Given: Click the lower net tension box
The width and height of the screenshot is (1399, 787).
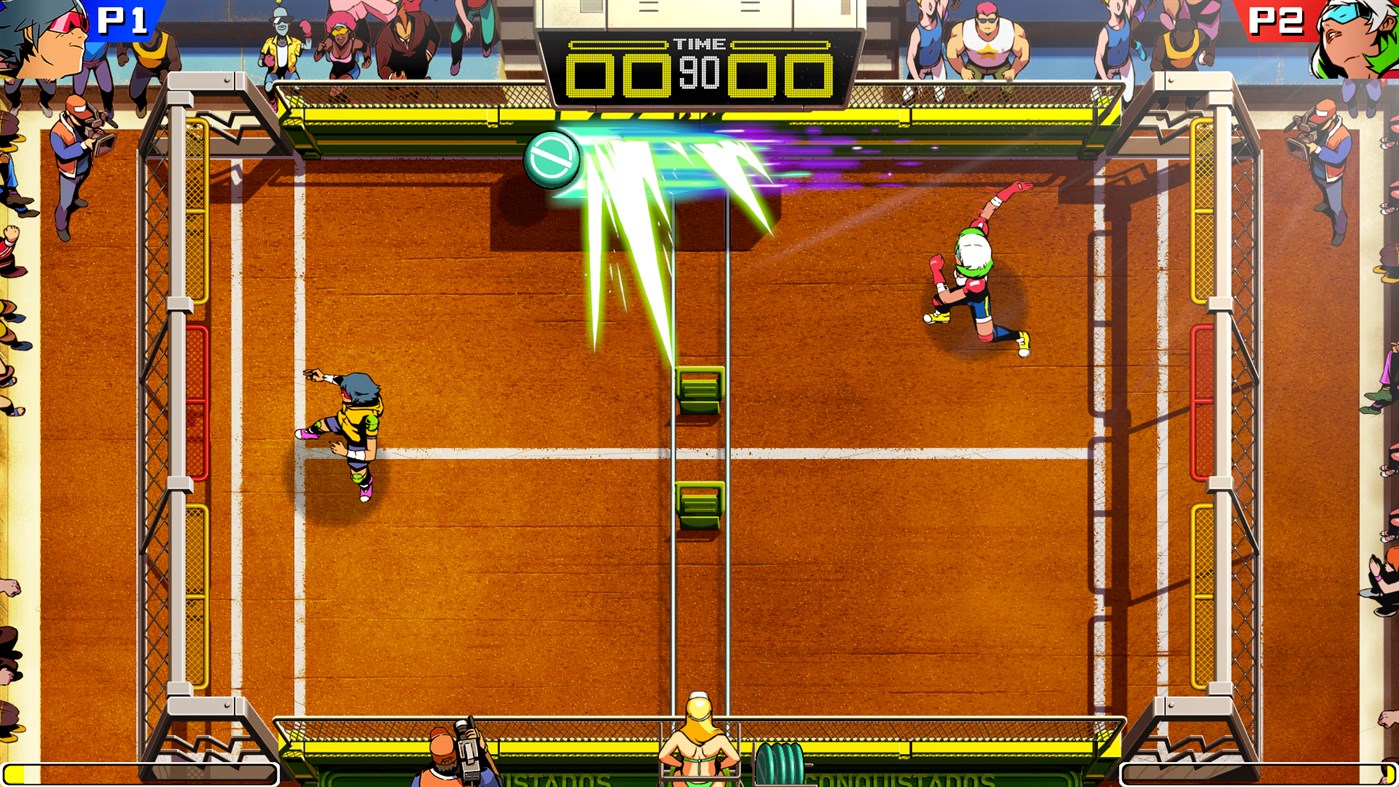Looking at the screenshot, I should tap(698, 505).
